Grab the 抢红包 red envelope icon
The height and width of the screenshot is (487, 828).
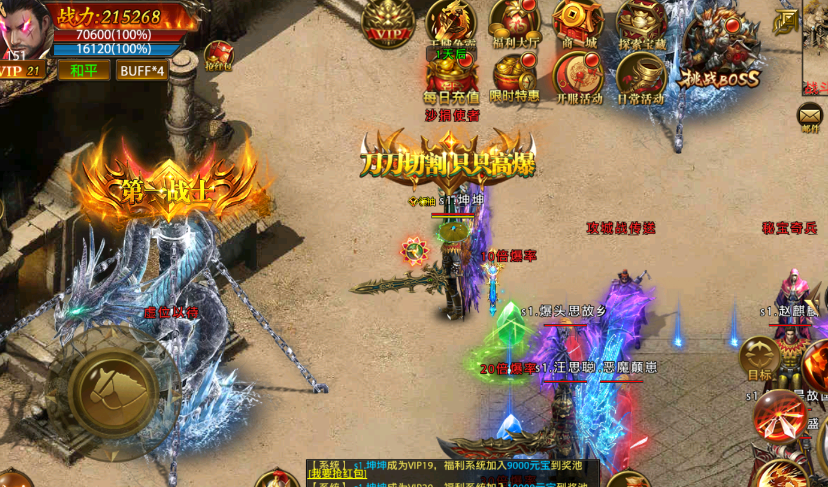click(x=219, y=55)
